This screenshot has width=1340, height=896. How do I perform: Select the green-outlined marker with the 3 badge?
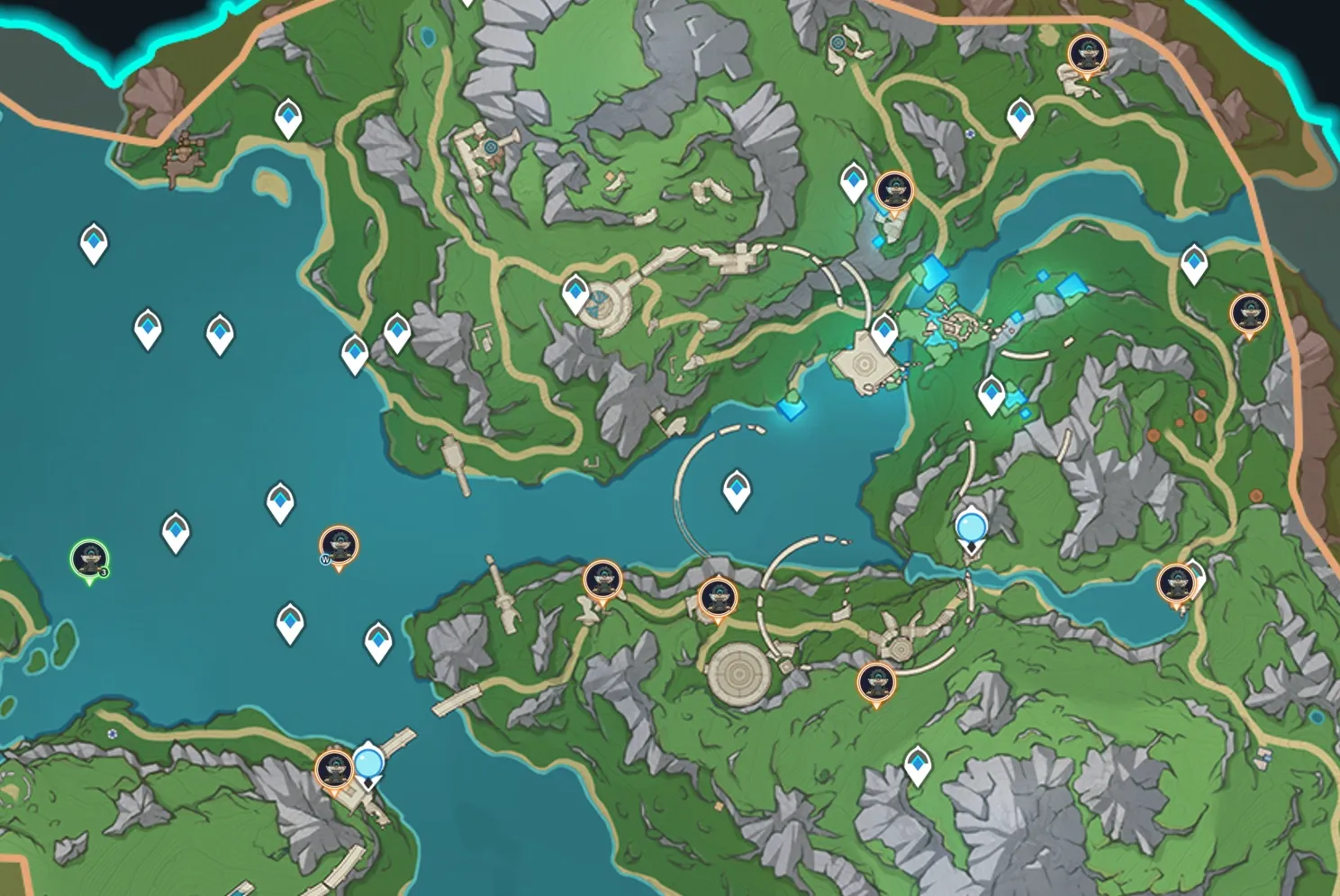click(x=90, y=558)
